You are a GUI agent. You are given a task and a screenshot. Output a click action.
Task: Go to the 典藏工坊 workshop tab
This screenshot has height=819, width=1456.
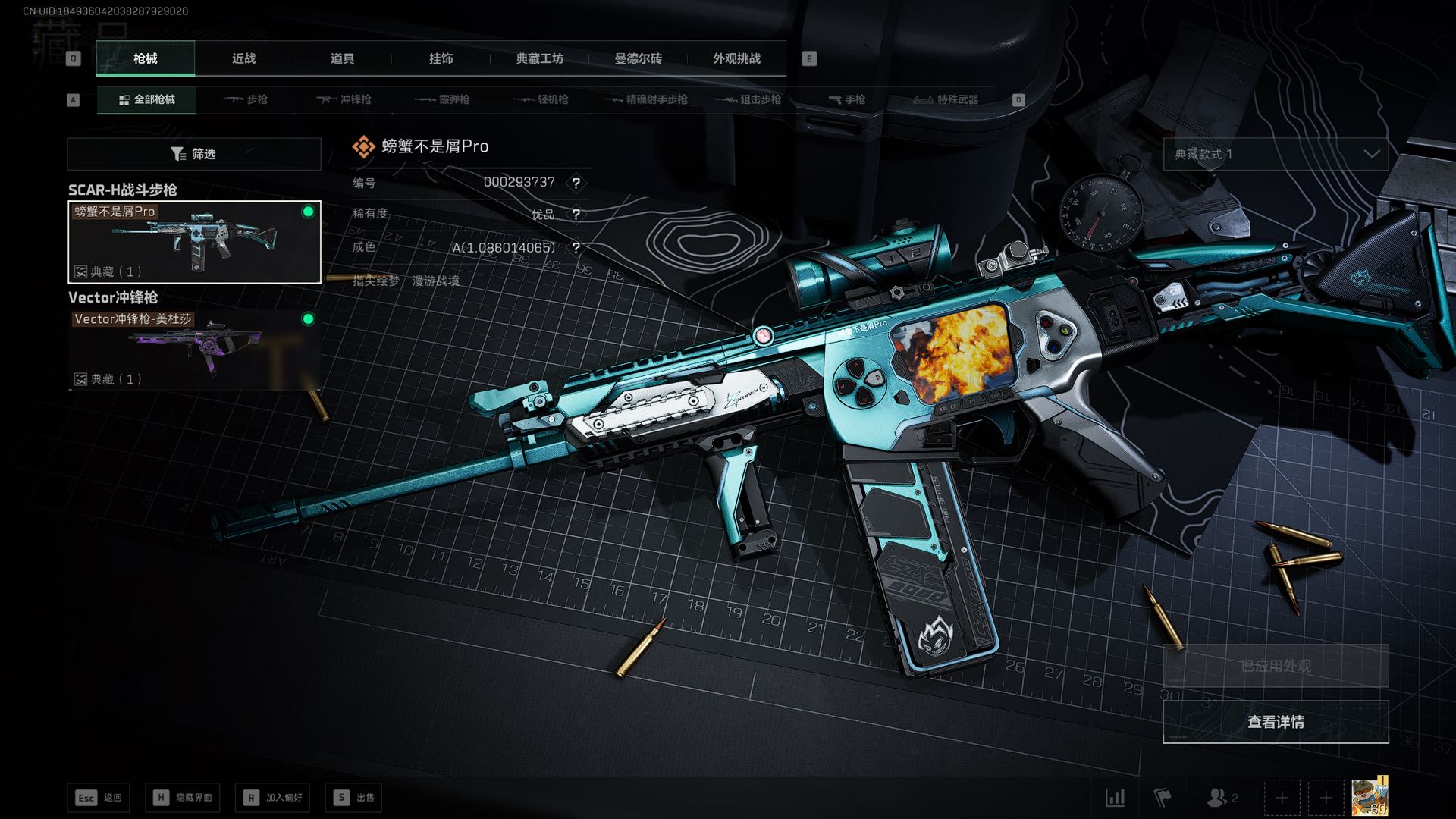(x=539, y=58)
